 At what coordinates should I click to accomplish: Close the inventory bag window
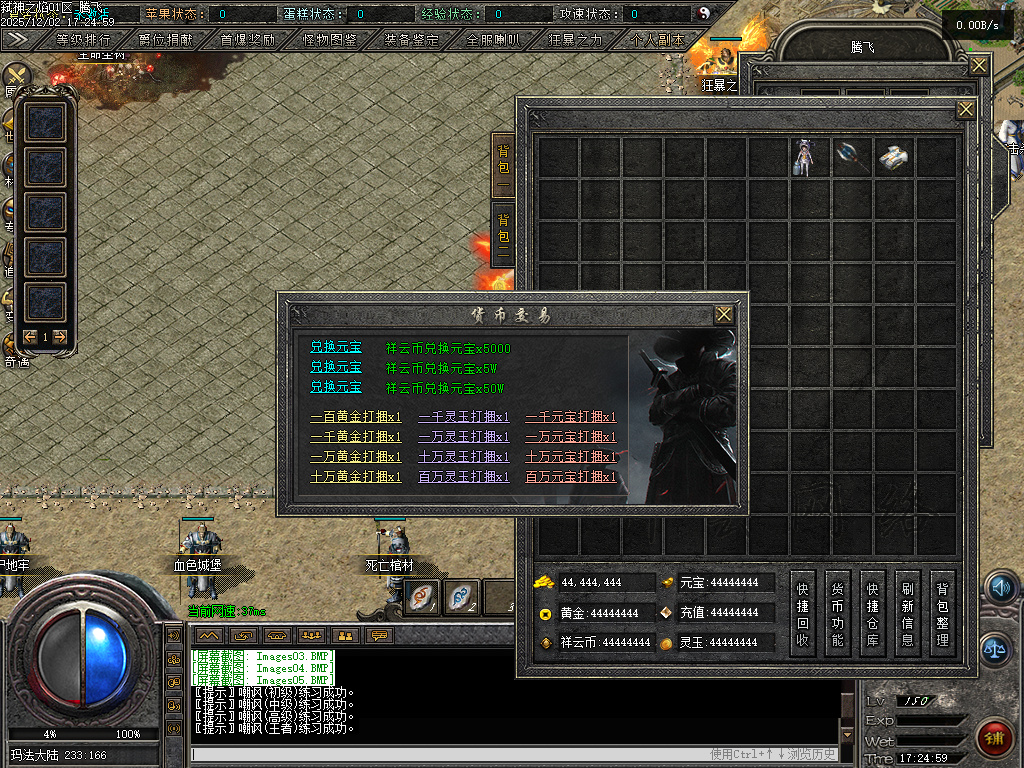(965, 109)
